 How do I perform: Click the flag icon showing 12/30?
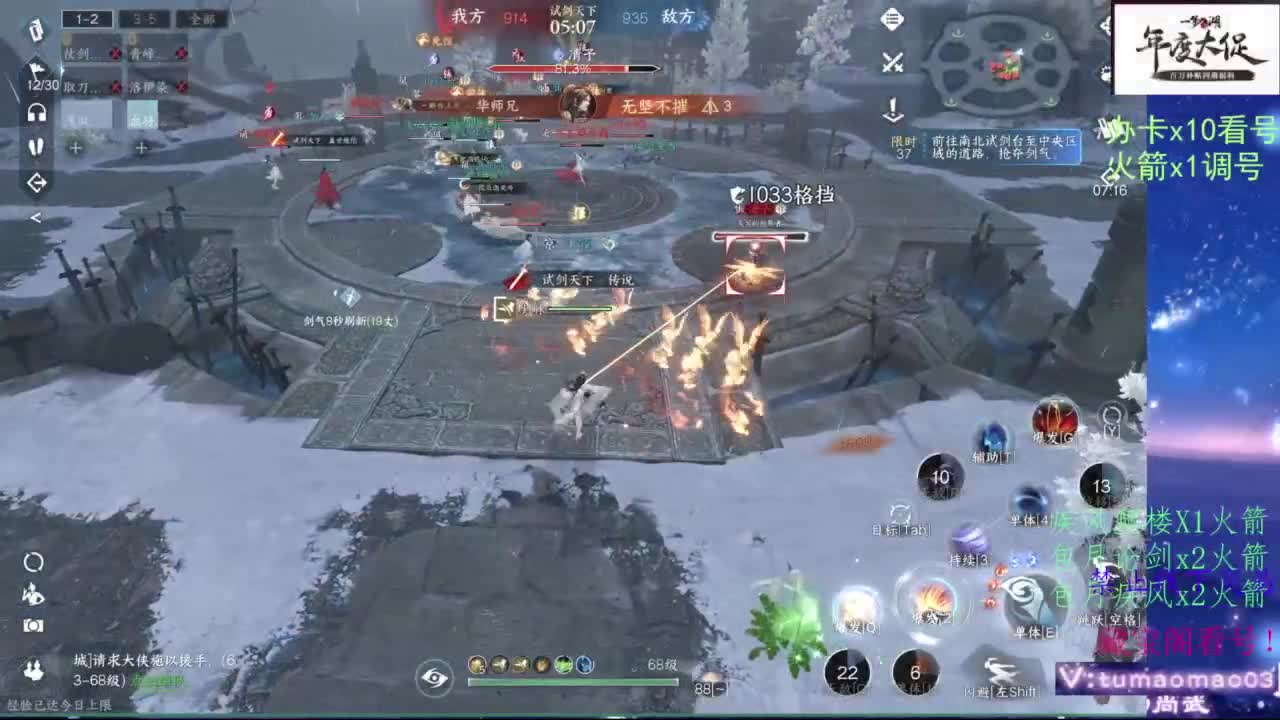[36, 68]
